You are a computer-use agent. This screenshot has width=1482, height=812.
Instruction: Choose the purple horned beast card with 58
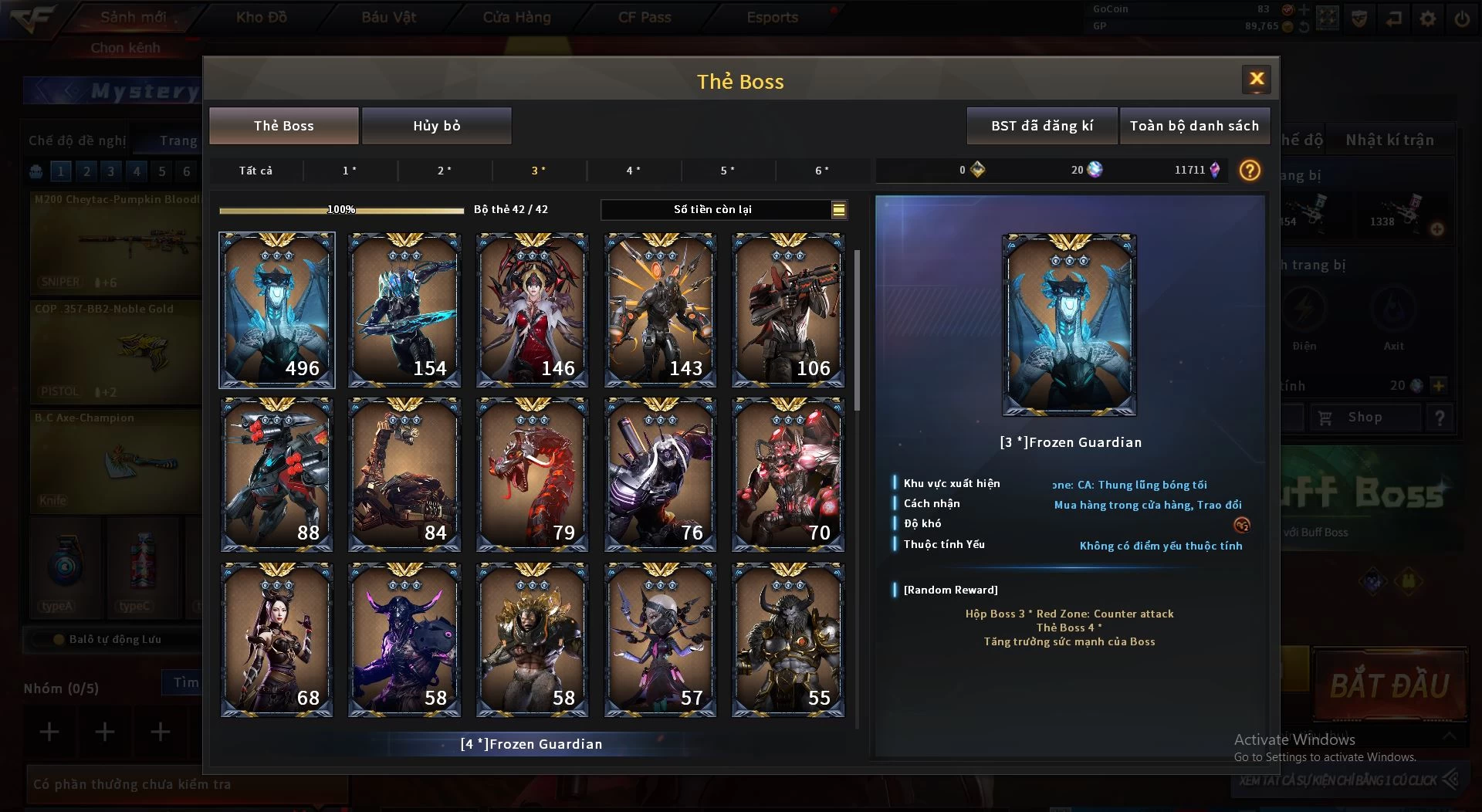click(404, 639)
